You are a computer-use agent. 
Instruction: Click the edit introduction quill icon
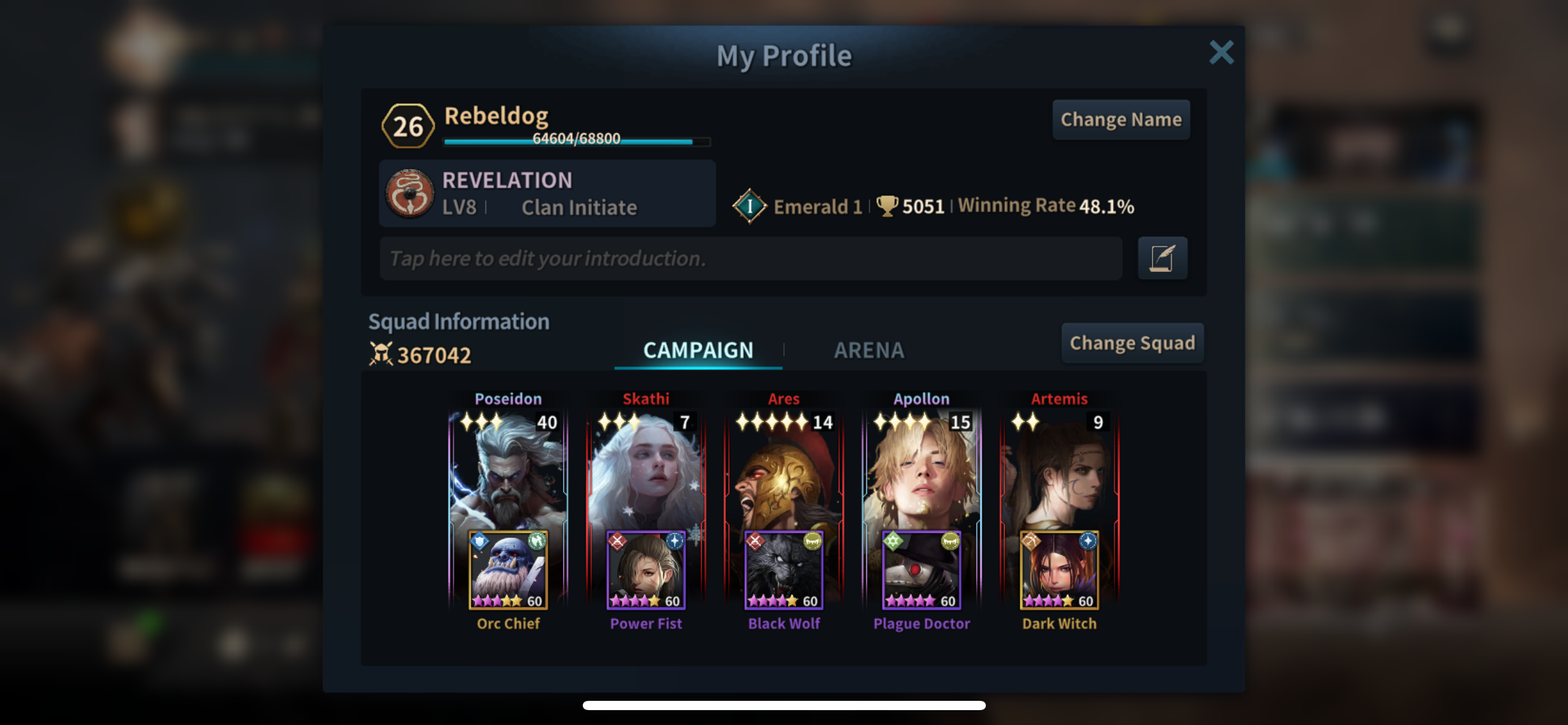click(1162, 258)
